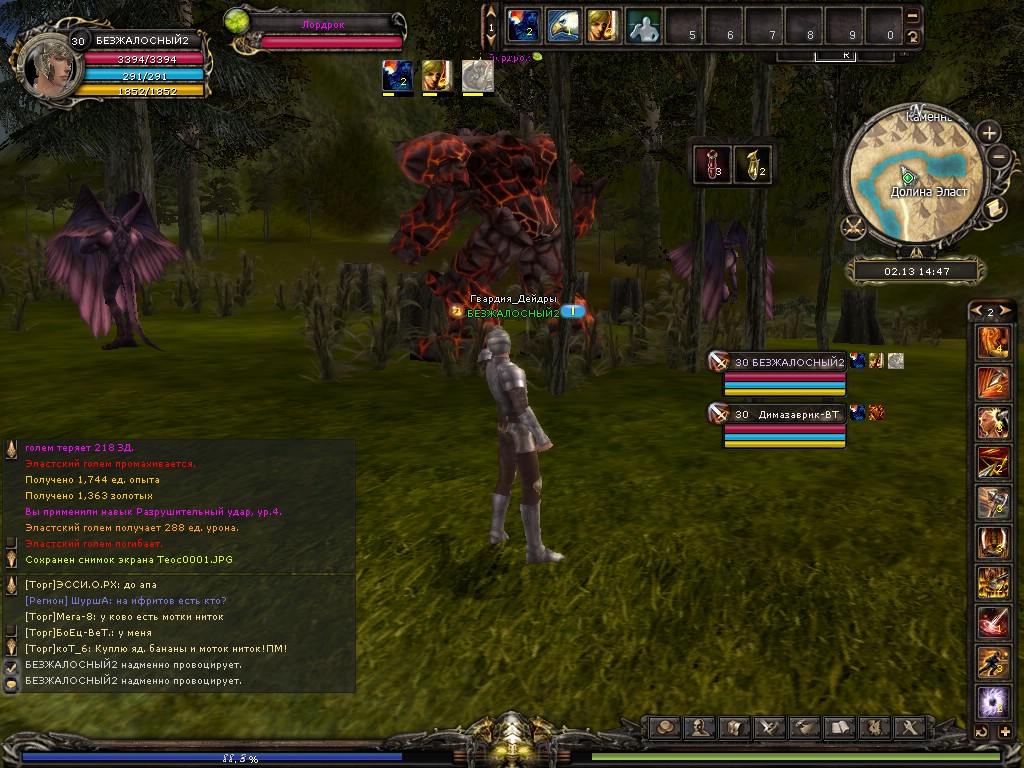Zoom out the minimap with the minus button
Image resolution: width=1024 pixels, height=768 pixels.
(x=998, y=156)
